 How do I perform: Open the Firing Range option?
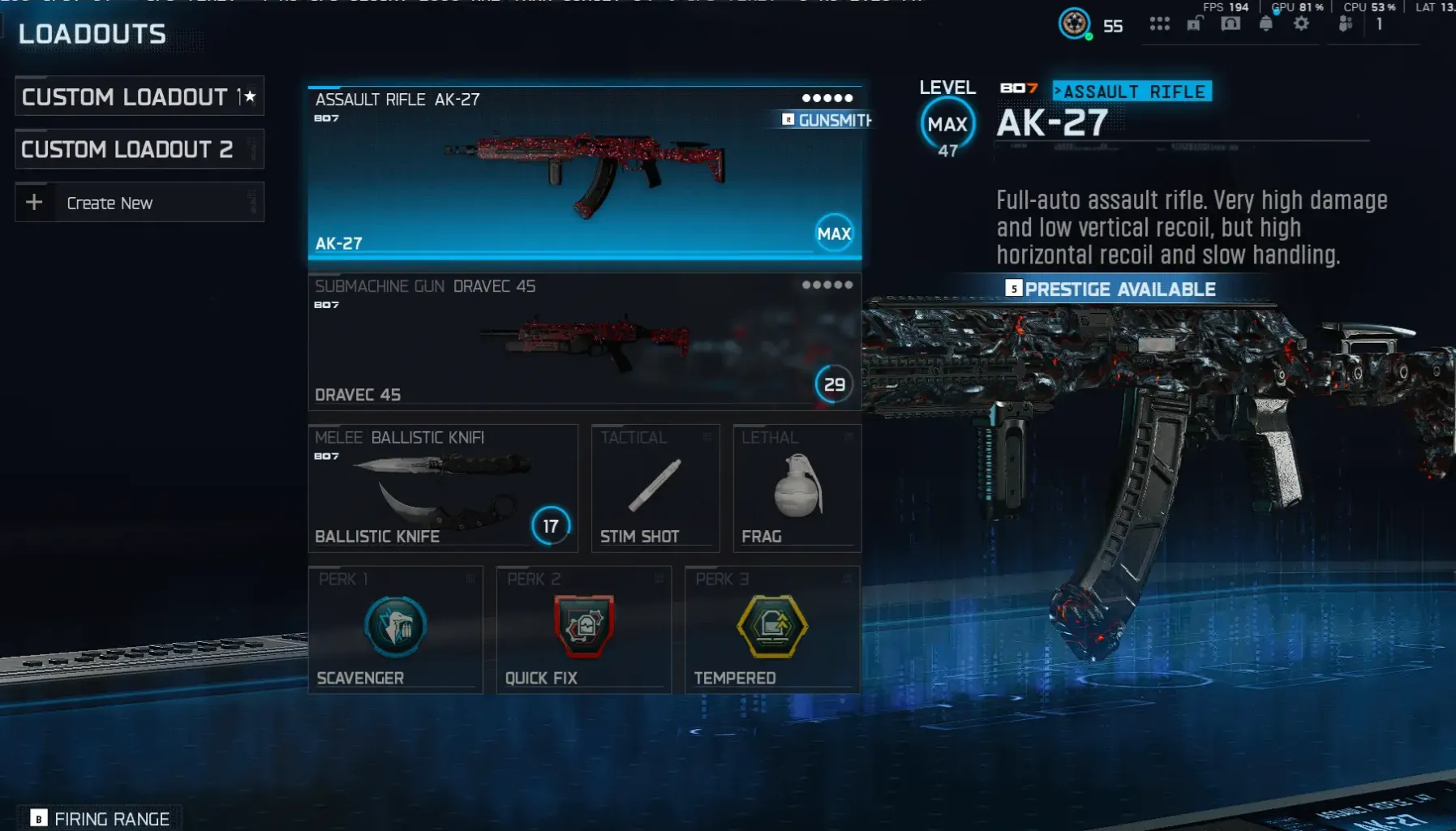[x=97, y=818]
